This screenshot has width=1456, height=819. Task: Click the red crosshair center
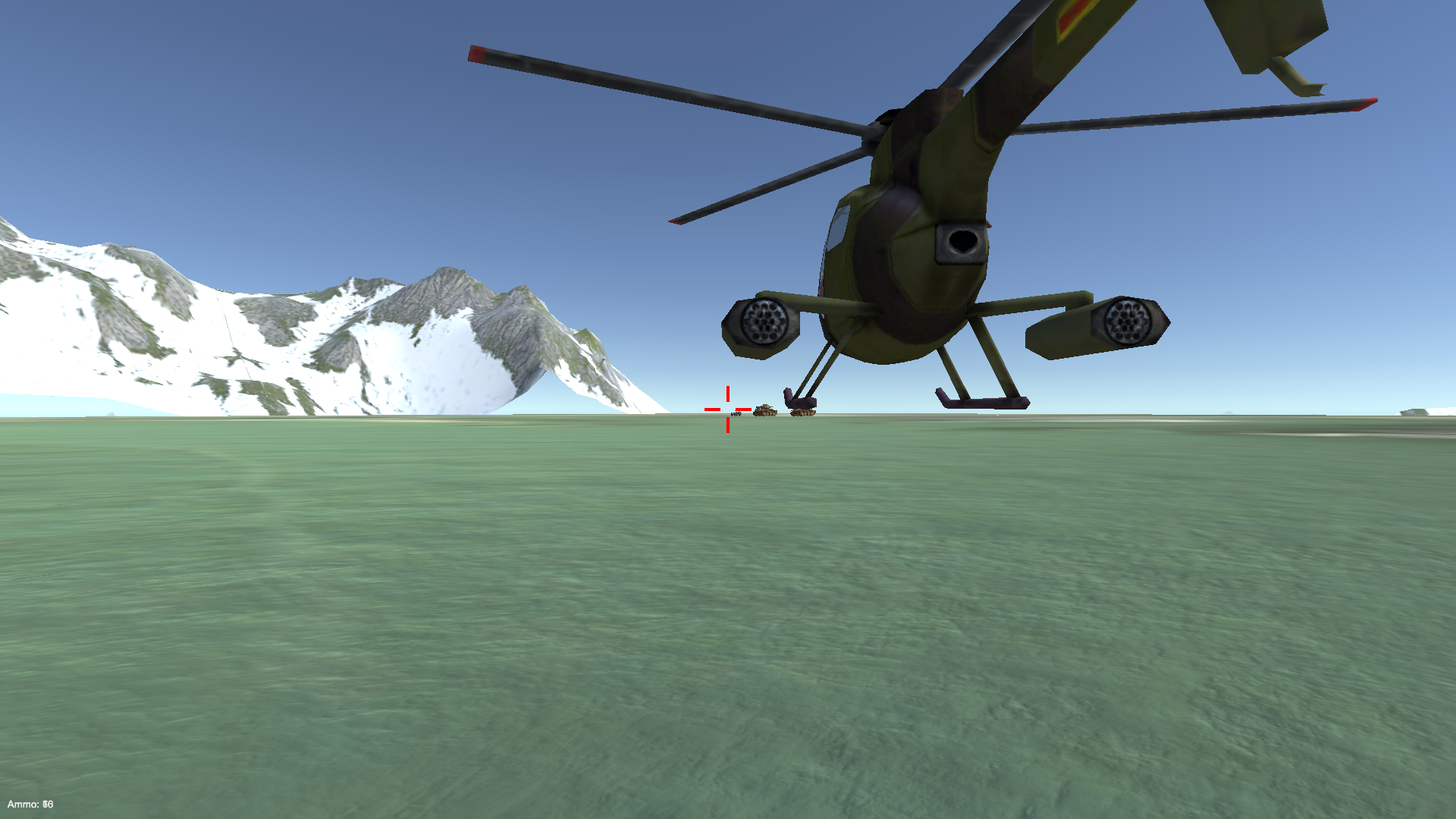[727, 408]
